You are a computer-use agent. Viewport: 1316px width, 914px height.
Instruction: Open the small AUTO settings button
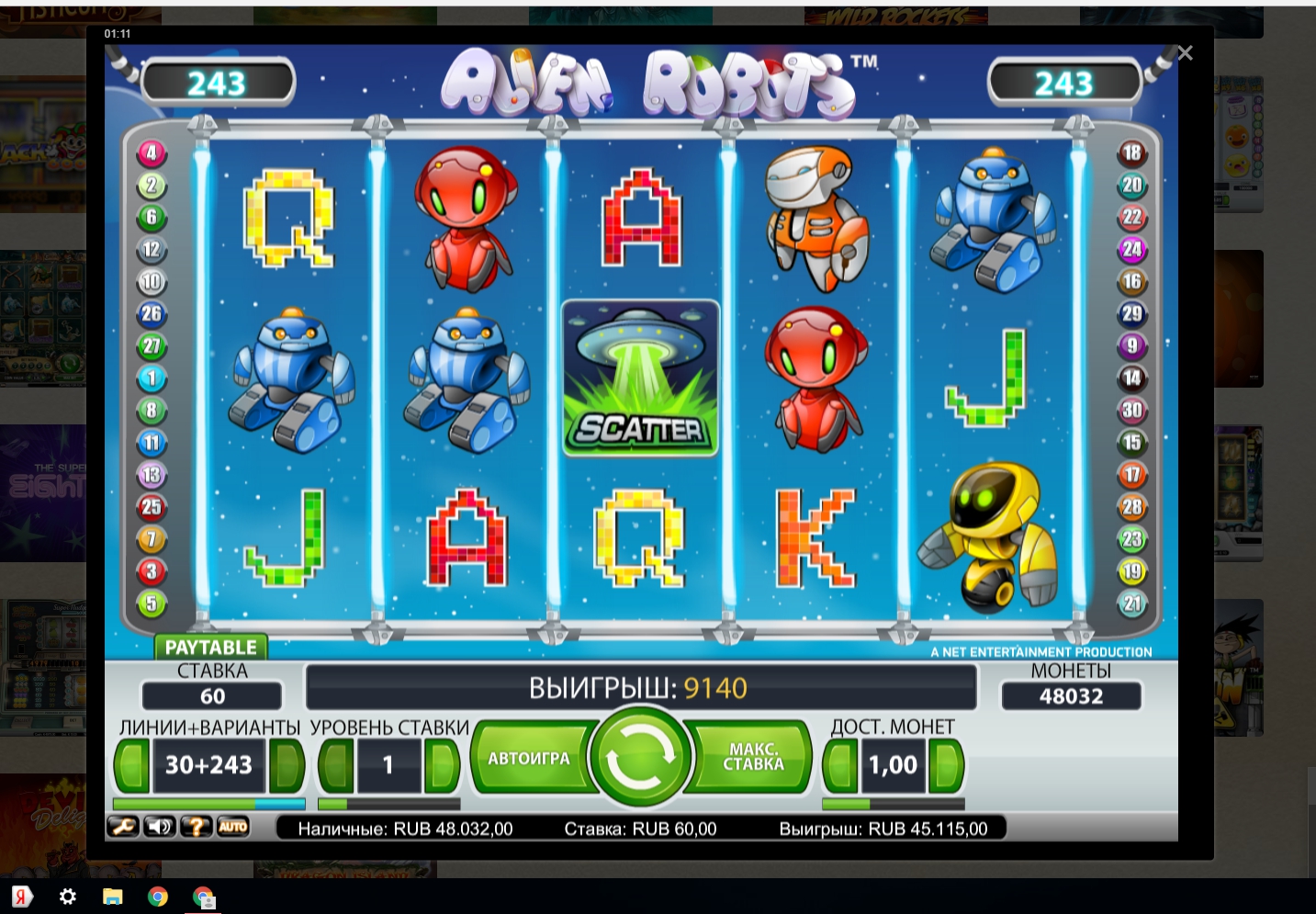click(x=232, y=827)
